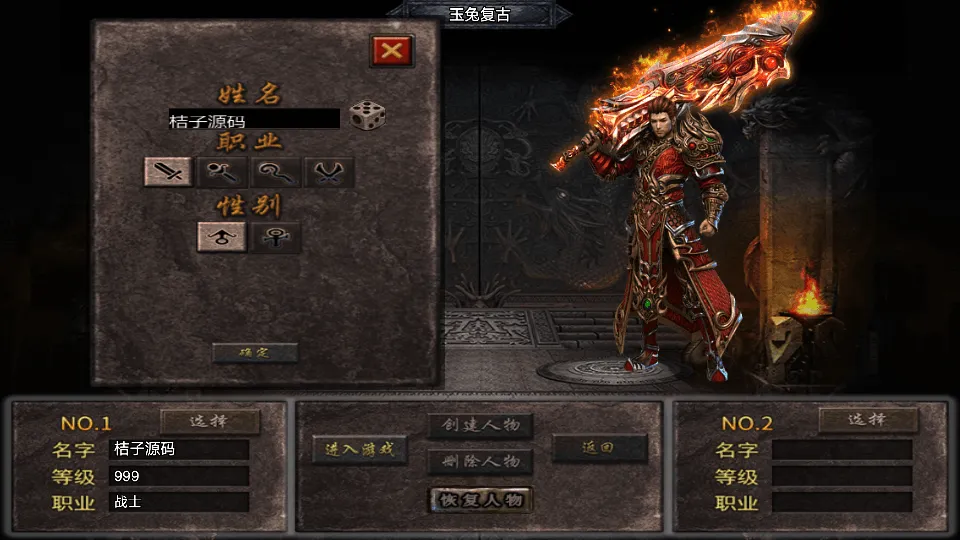The image size is (960, 540).
Task: Go back with the 返回 button
Action: tap(600, 449)
